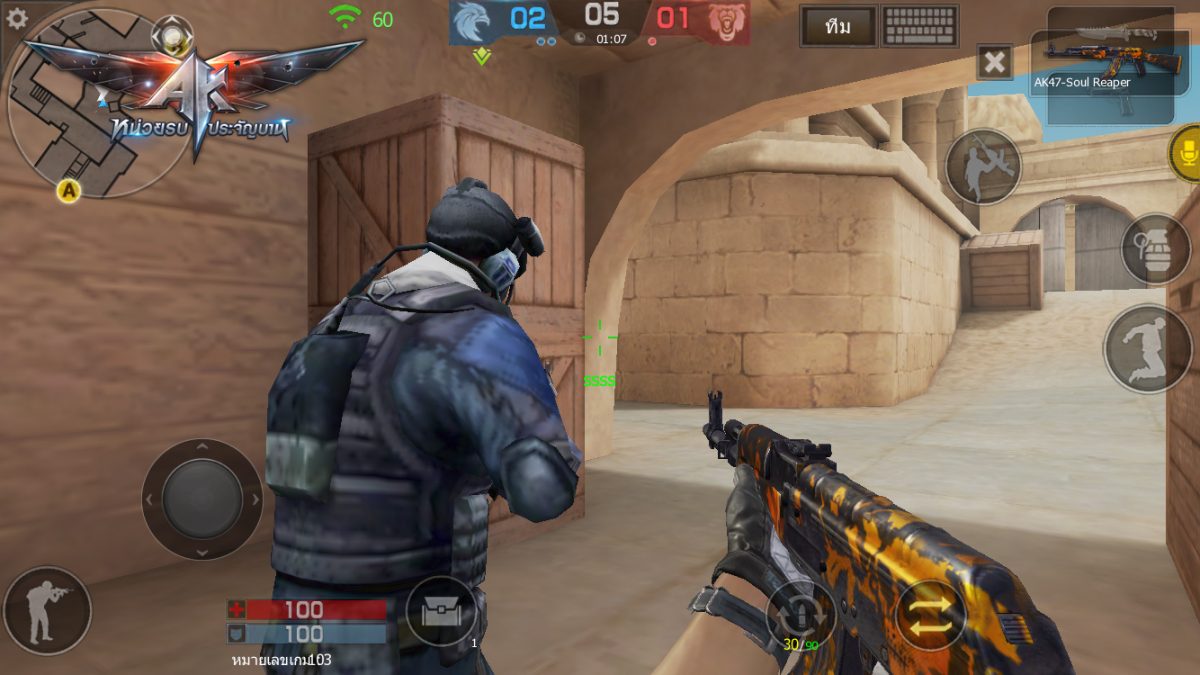Throw a grenade with the grenade button

coord(1156,248)
